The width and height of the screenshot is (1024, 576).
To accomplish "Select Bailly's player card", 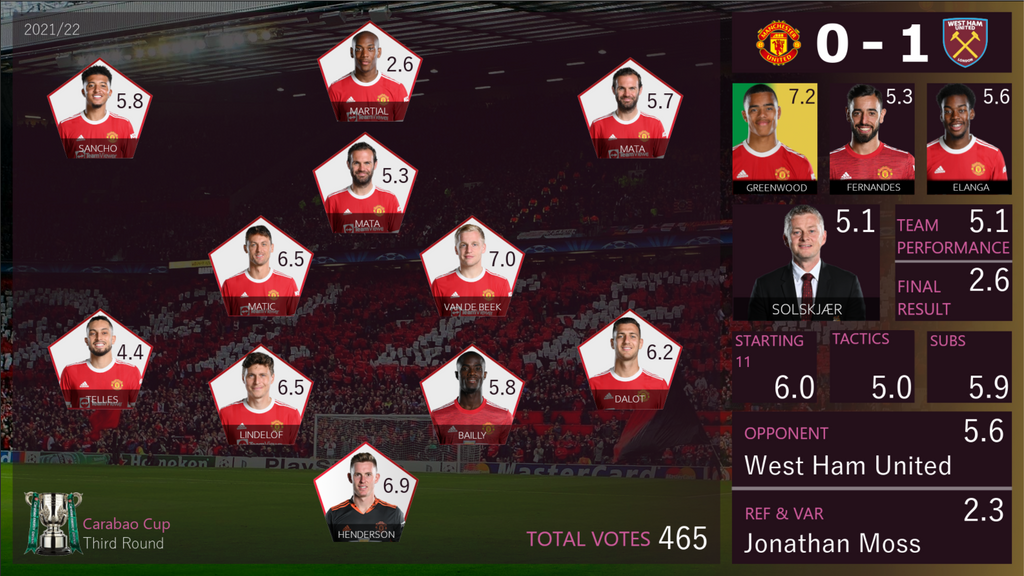I will point(470,396).
